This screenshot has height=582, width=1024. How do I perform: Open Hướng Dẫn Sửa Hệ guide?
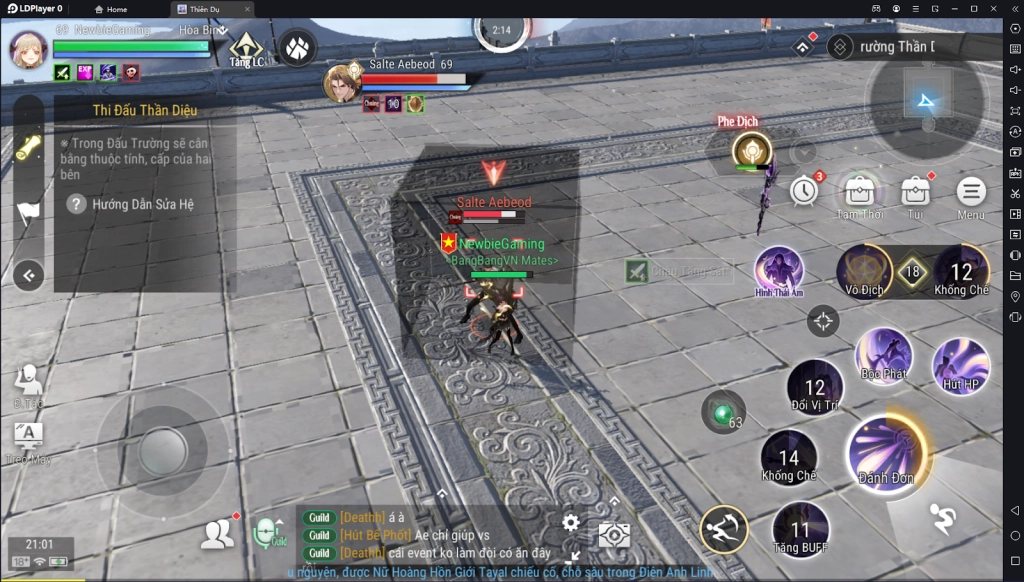131,204
